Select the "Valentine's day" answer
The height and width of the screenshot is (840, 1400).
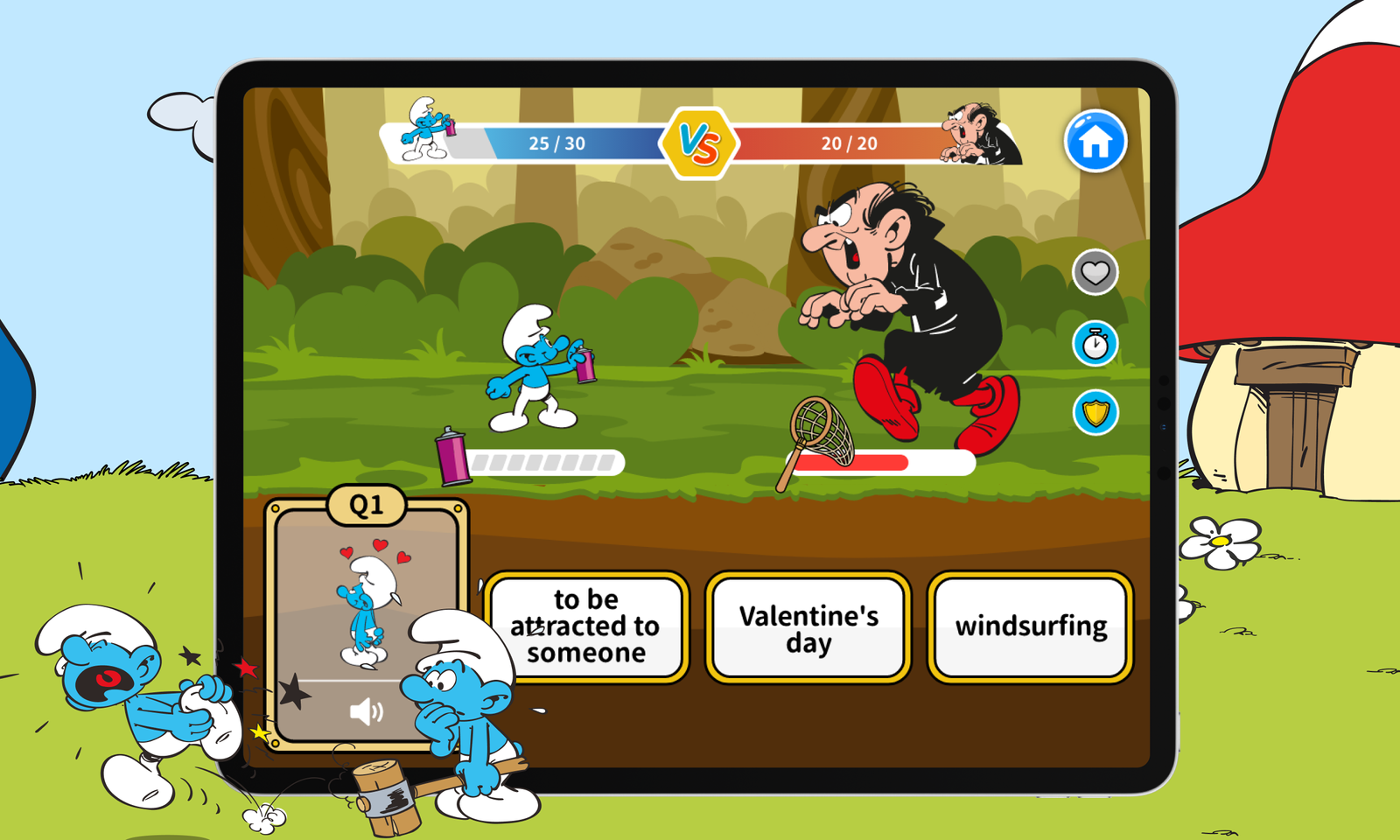tap(808, 628)
